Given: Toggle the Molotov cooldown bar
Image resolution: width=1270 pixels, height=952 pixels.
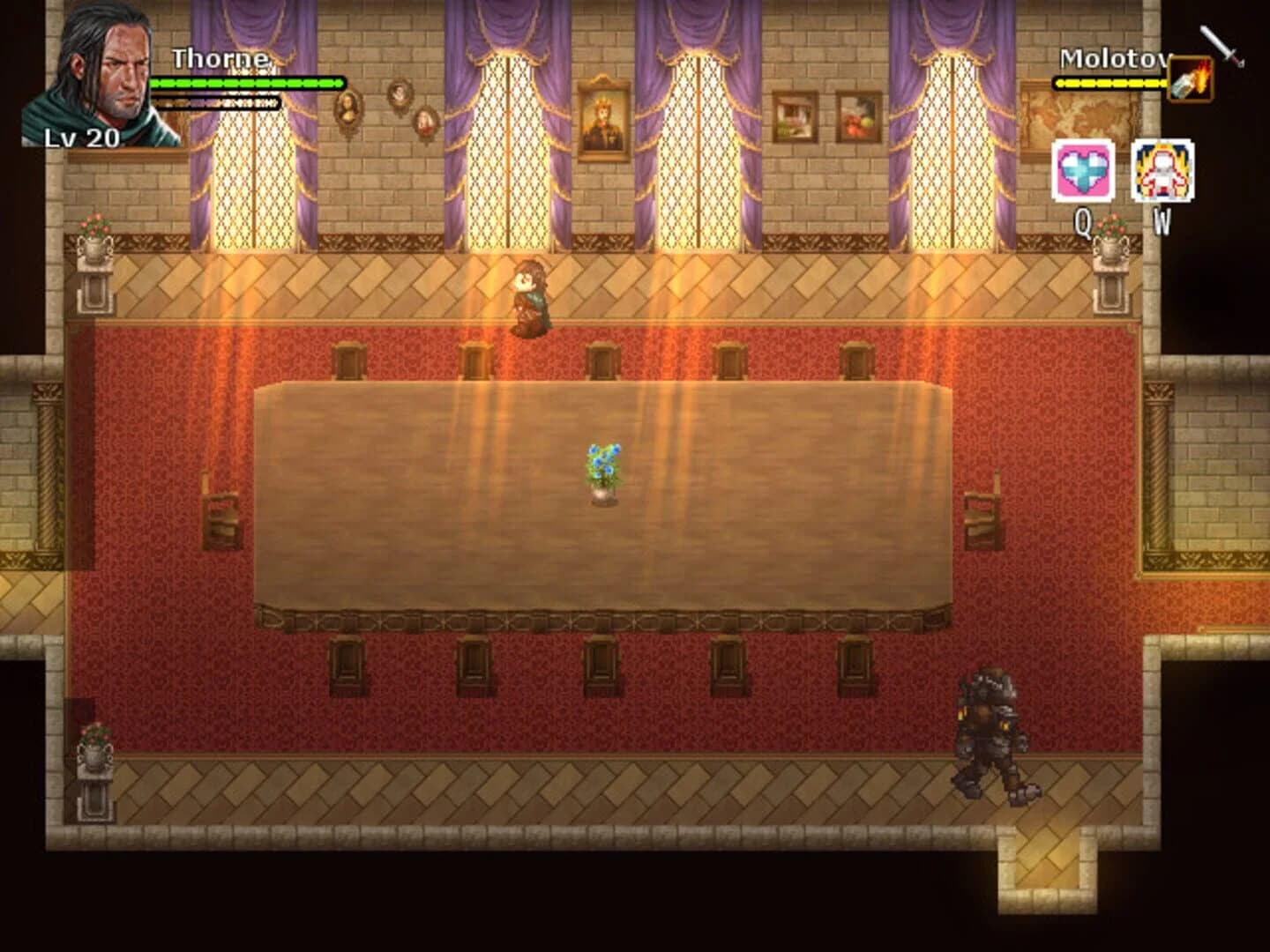Looking at the screenshot, I should [x=1107, y=84].
